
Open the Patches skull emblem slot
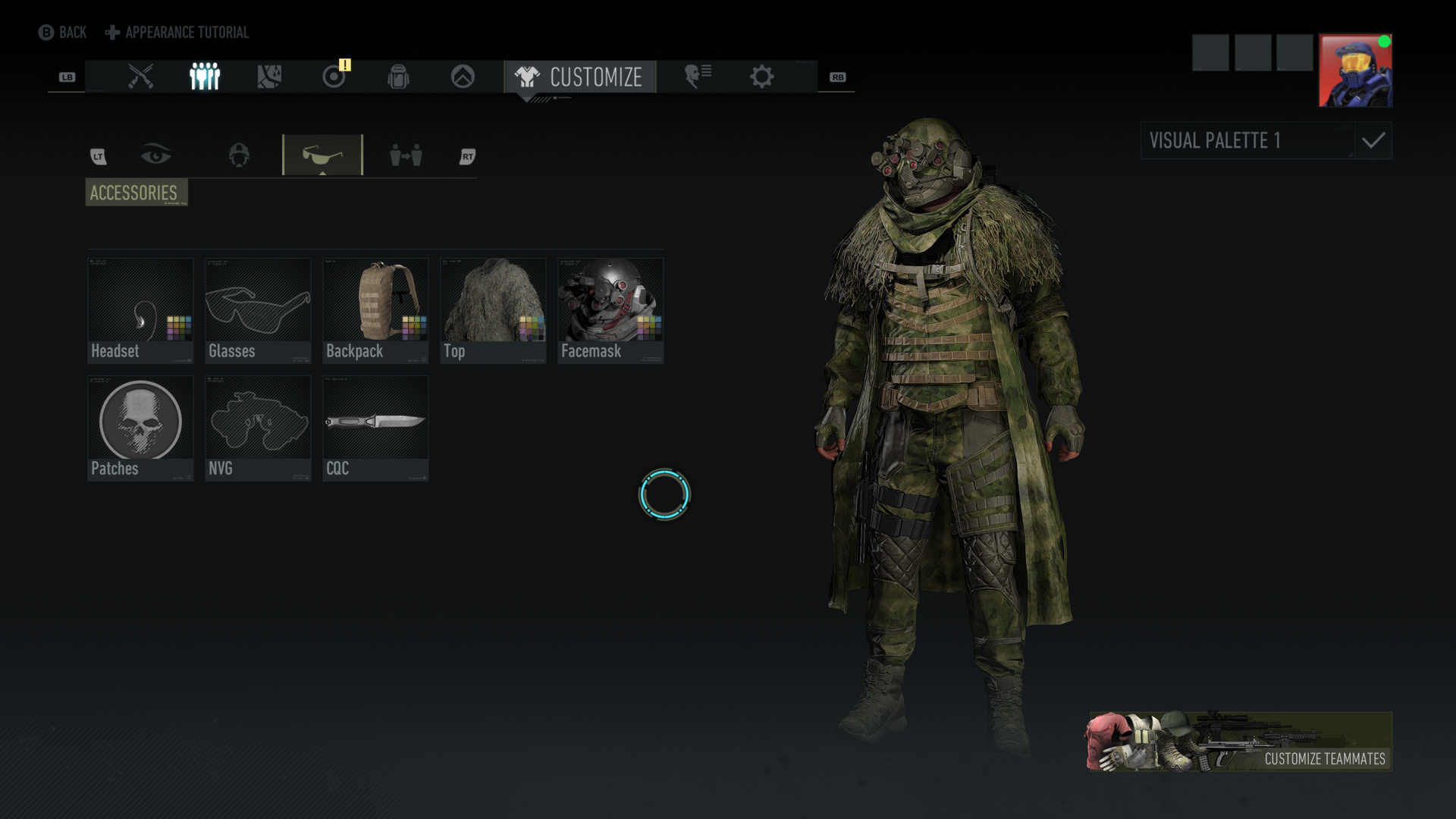pyautogui.click(x=140, y=428)
